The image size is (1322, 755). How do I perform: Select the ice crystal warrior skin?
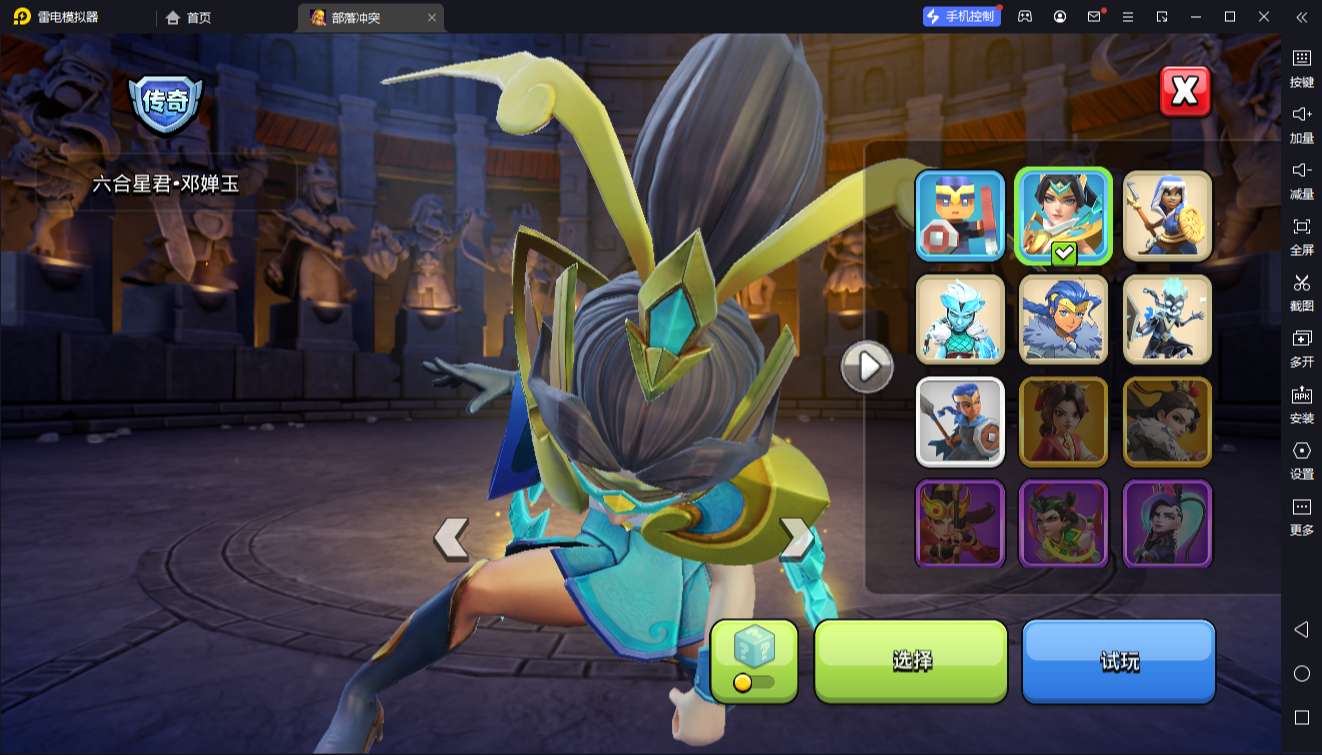click(960, 319)
